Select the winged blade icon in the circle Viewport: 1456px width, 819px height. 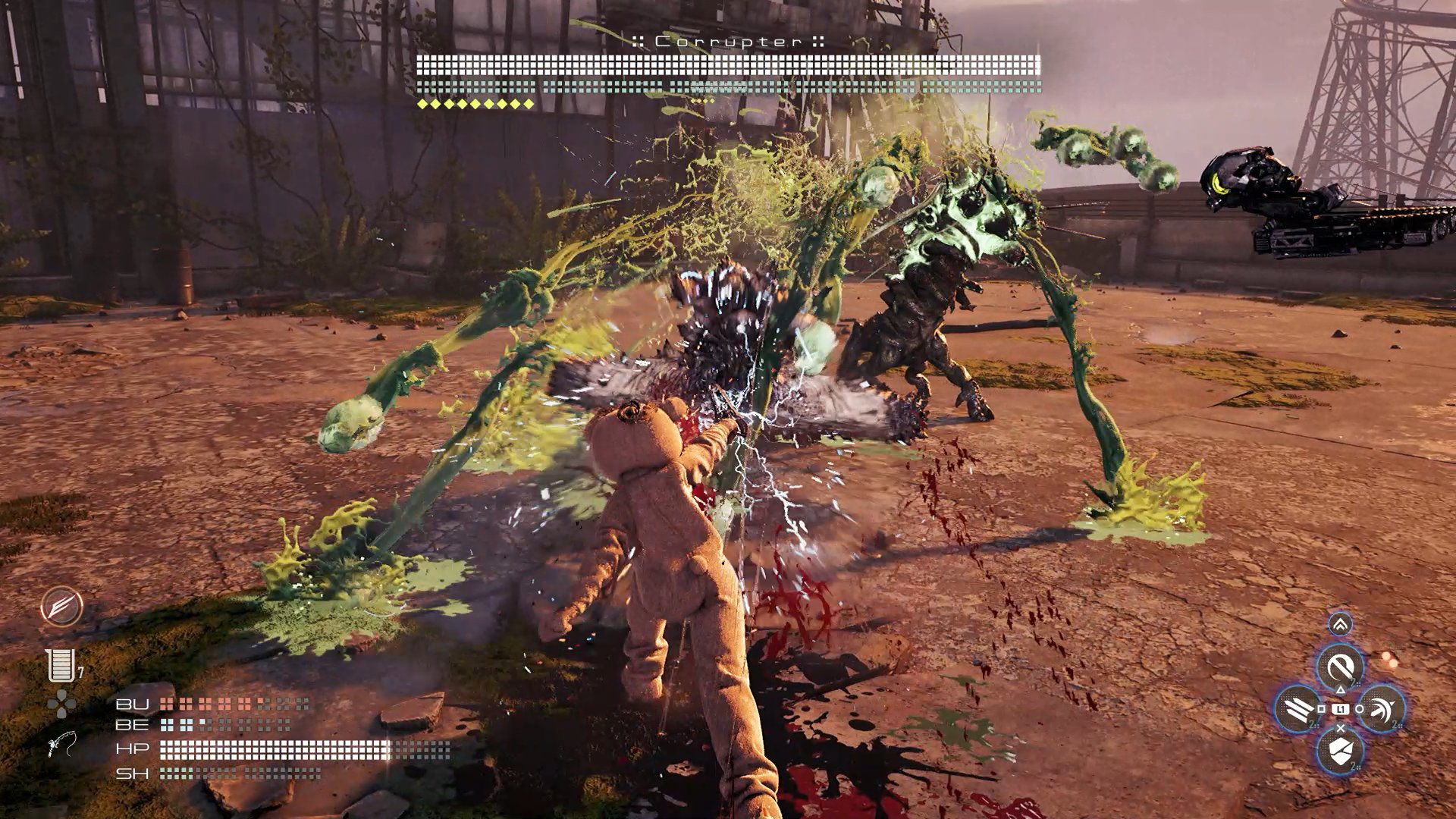click(x=62, y=607)
